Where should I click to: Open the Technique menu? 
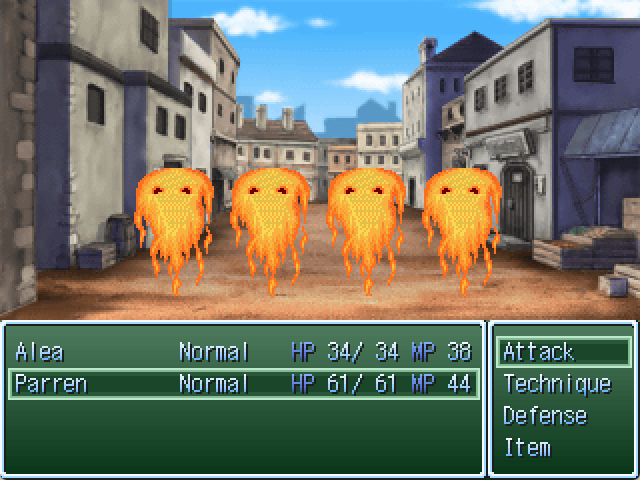(x=563, y=384)
